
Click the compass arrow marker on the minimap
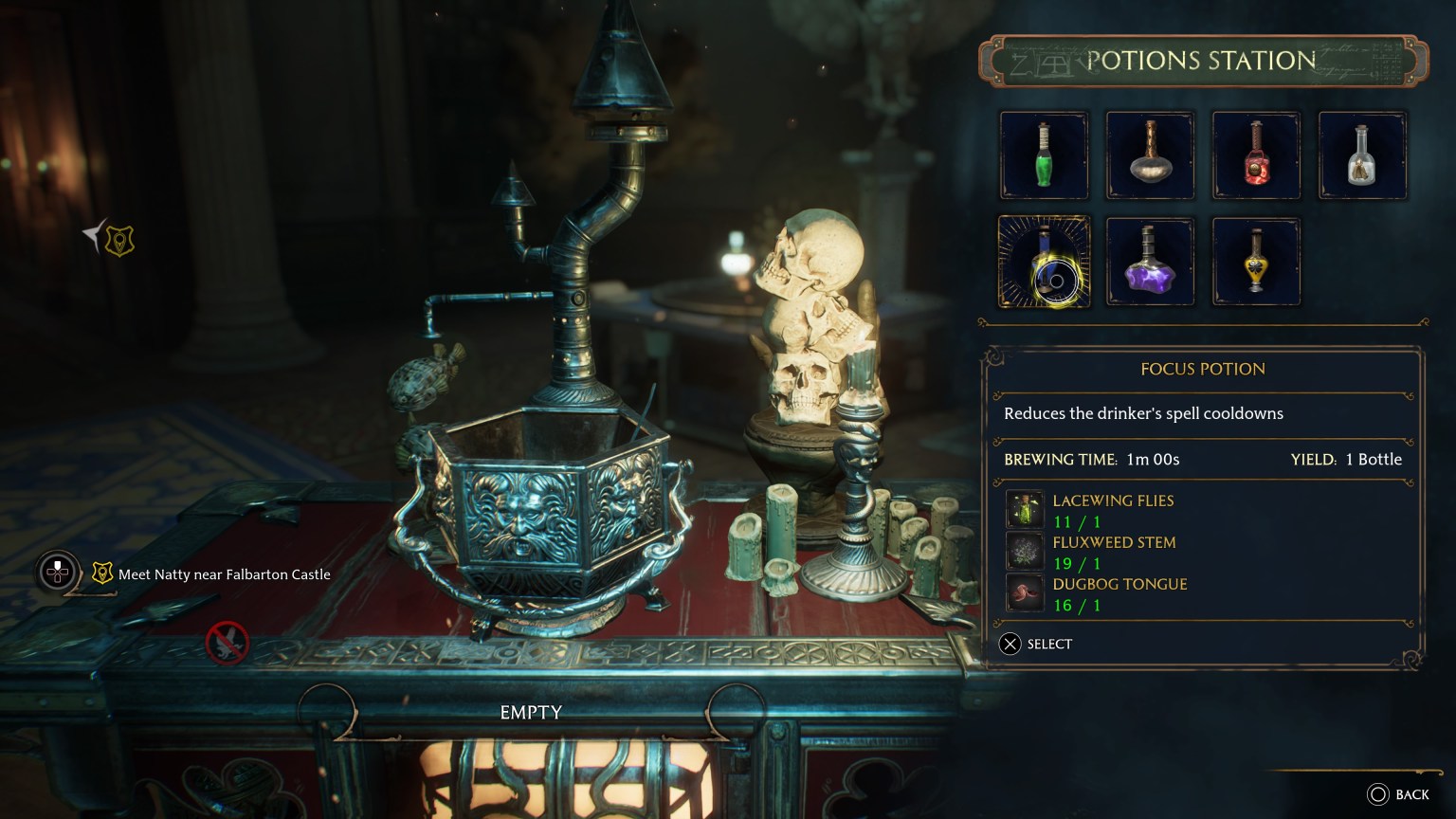click(90, 234)
